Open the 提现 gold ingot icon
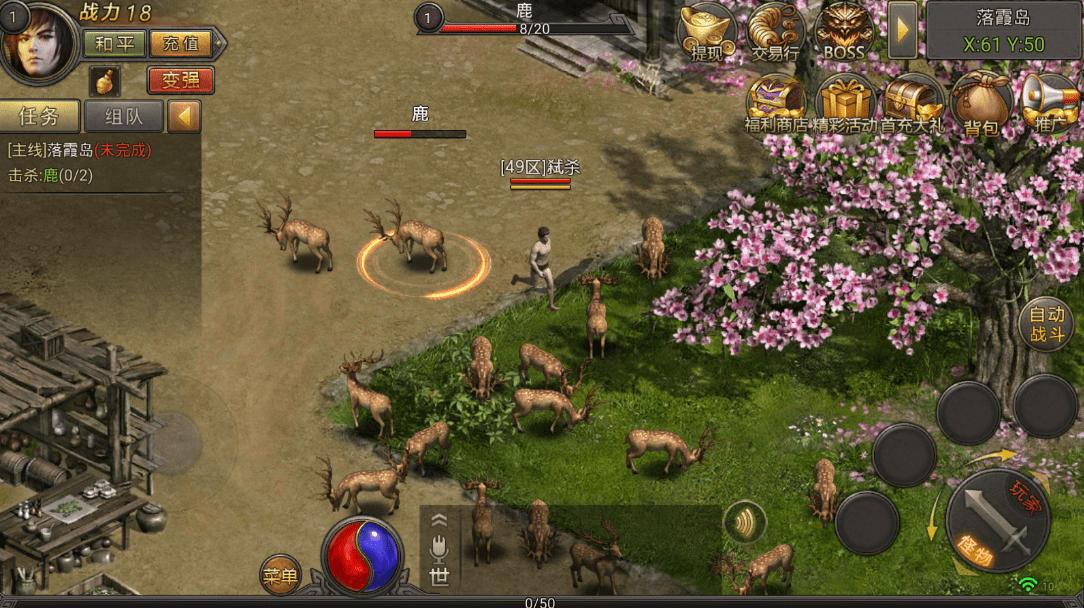 [707, 33]
